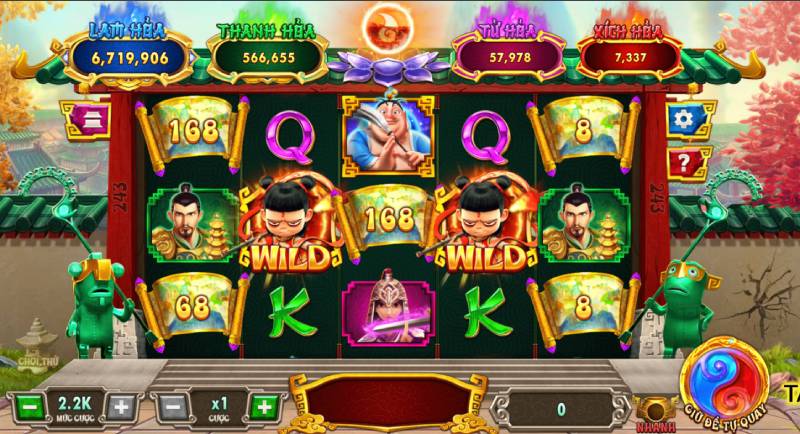Click the Chơi Thử trial play icon
Viewport: 800px width, 434px height.
pyautogui.click(x=33, y=340)
